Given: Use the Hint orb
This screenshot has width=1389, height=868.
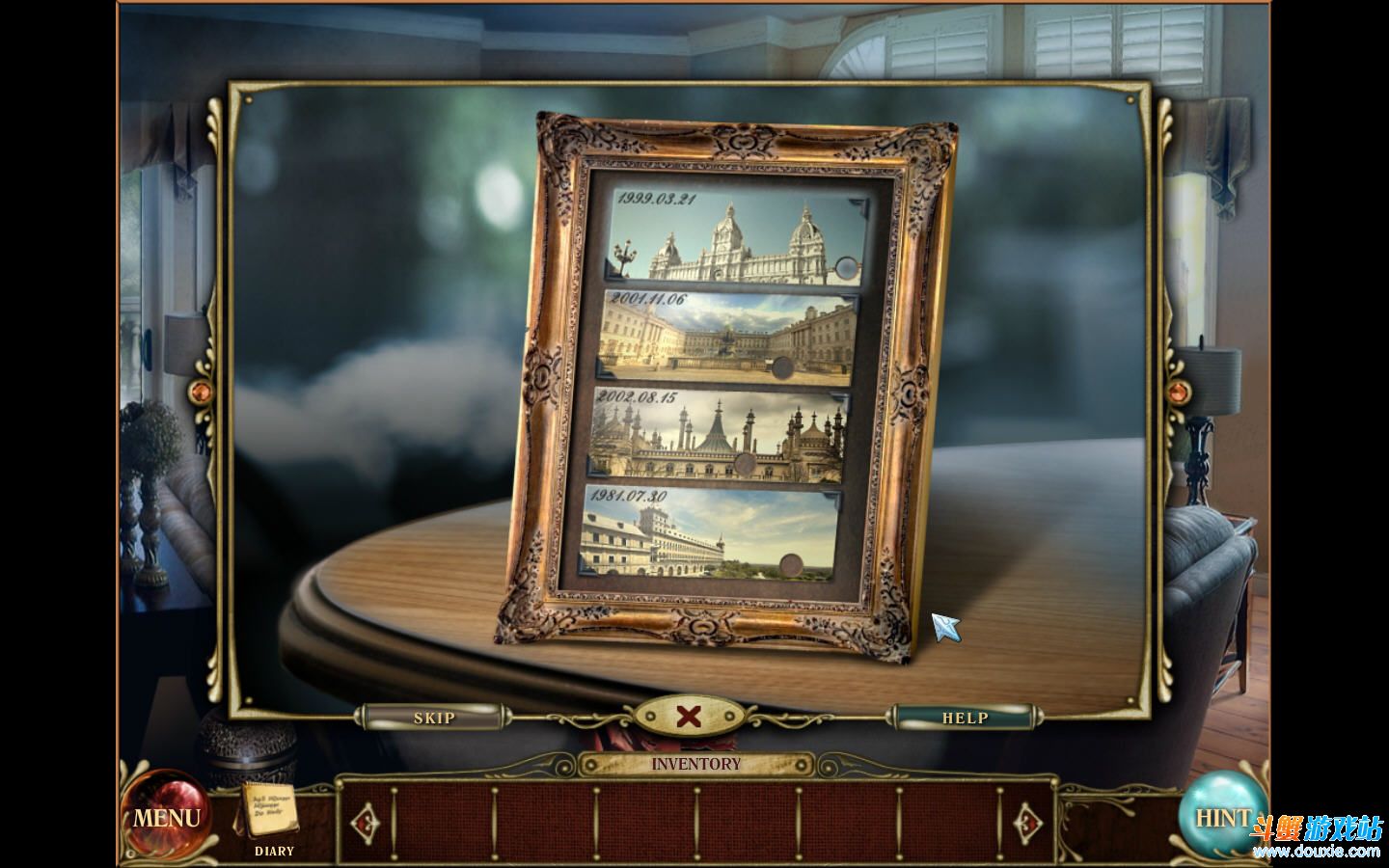Looking at the screenshot, I should (1222, 816).
